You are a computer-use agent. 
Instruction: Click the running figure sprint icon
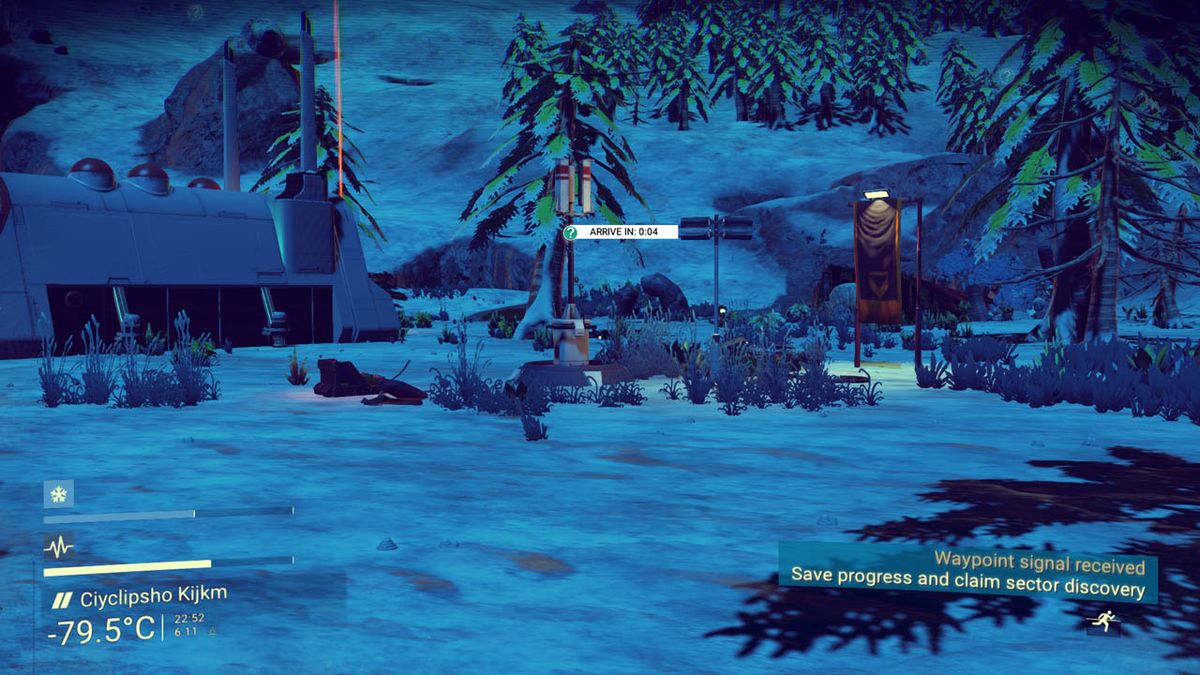[x=1103, y=622]
